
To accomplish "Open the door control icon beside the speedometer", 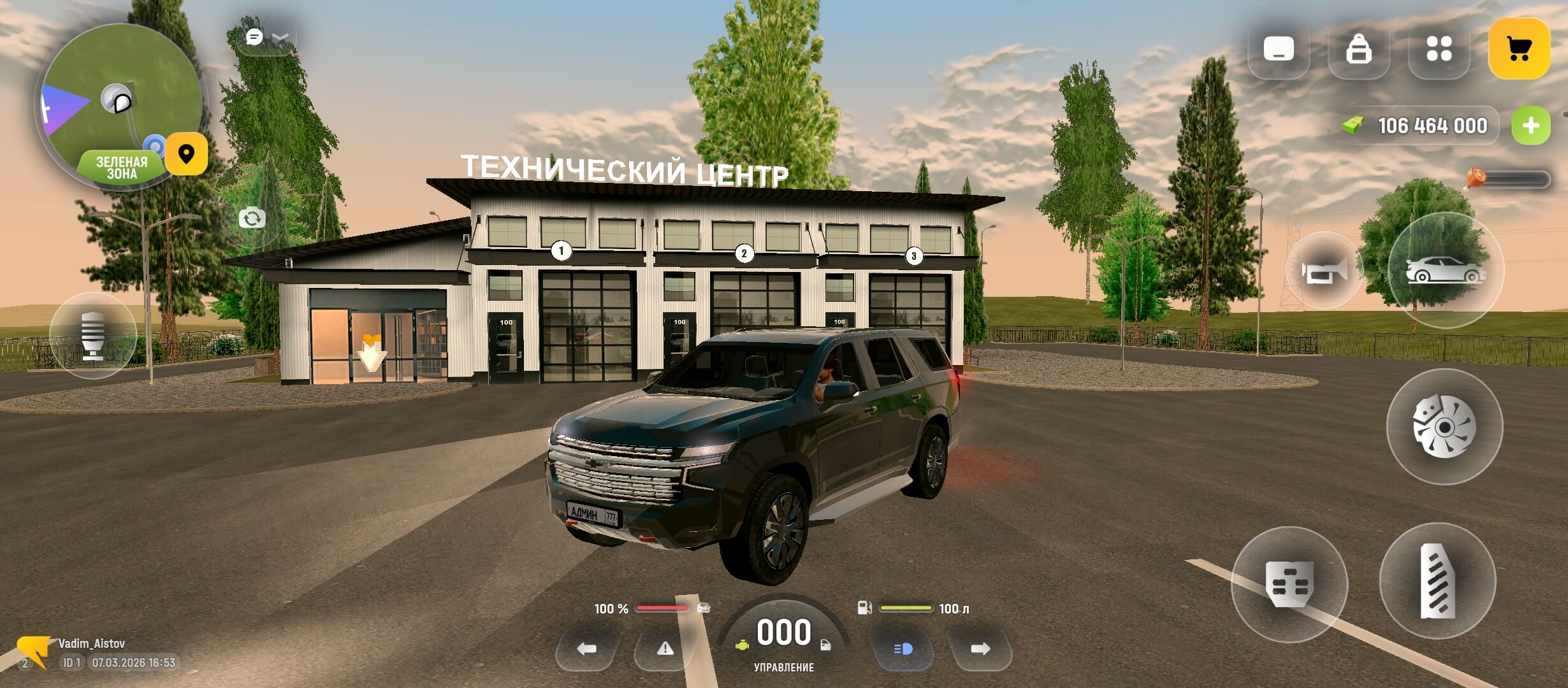I will [x=825, y=645].
